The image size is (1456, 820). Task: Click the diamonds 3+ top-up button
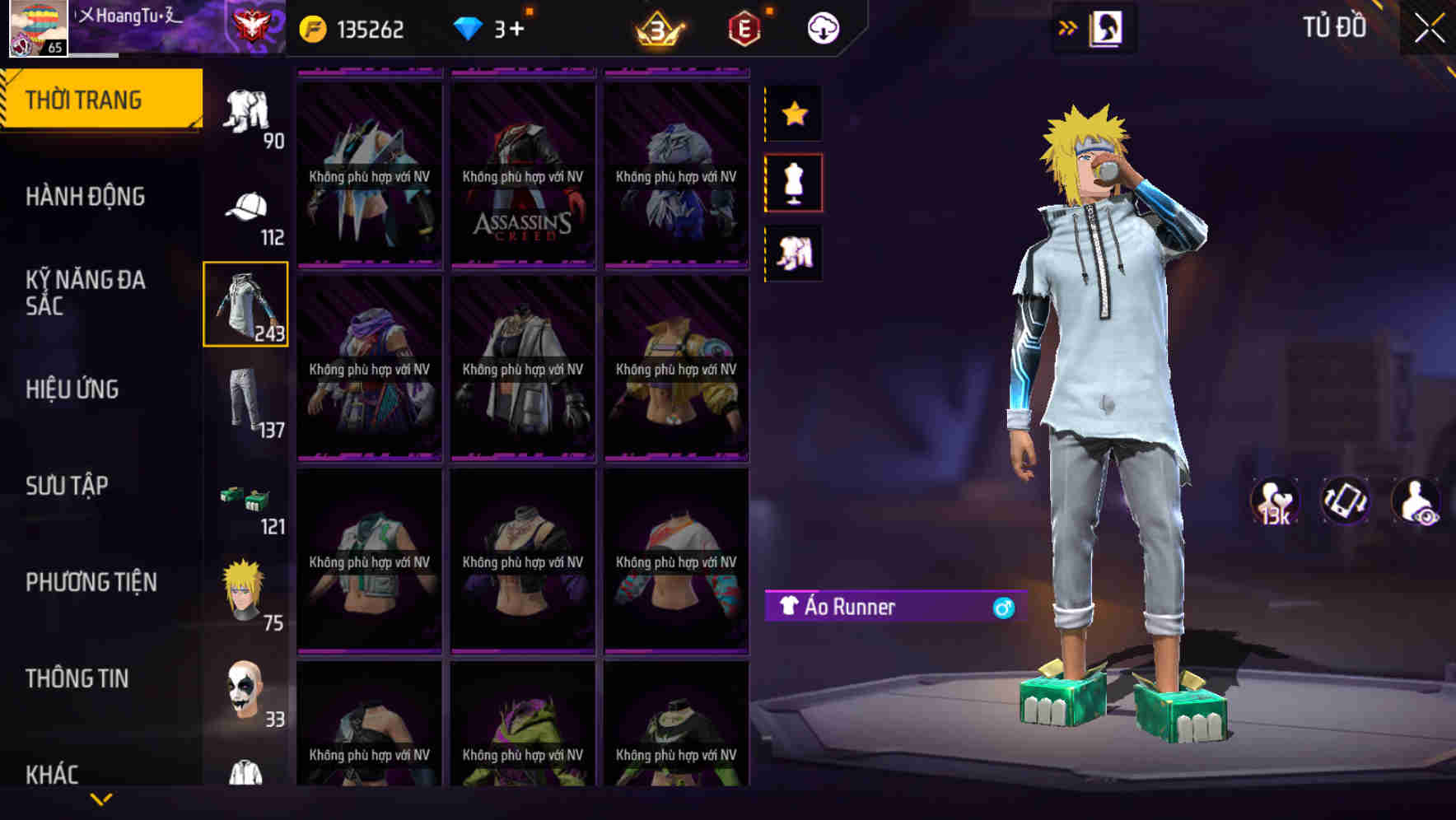(494, 26)
